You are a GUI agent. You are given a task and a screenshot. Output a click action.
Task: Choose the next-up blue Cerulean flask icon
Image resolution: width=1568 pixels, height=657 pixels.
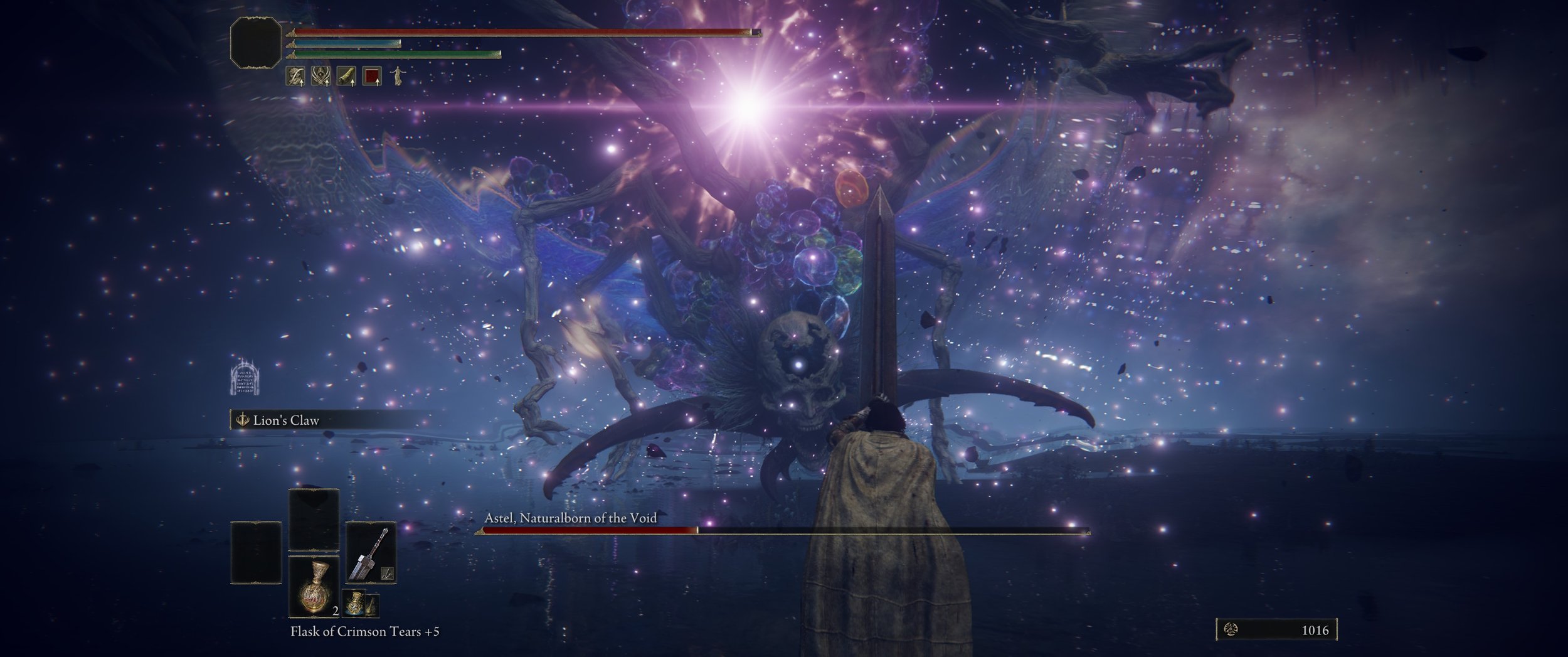(354, 602)
